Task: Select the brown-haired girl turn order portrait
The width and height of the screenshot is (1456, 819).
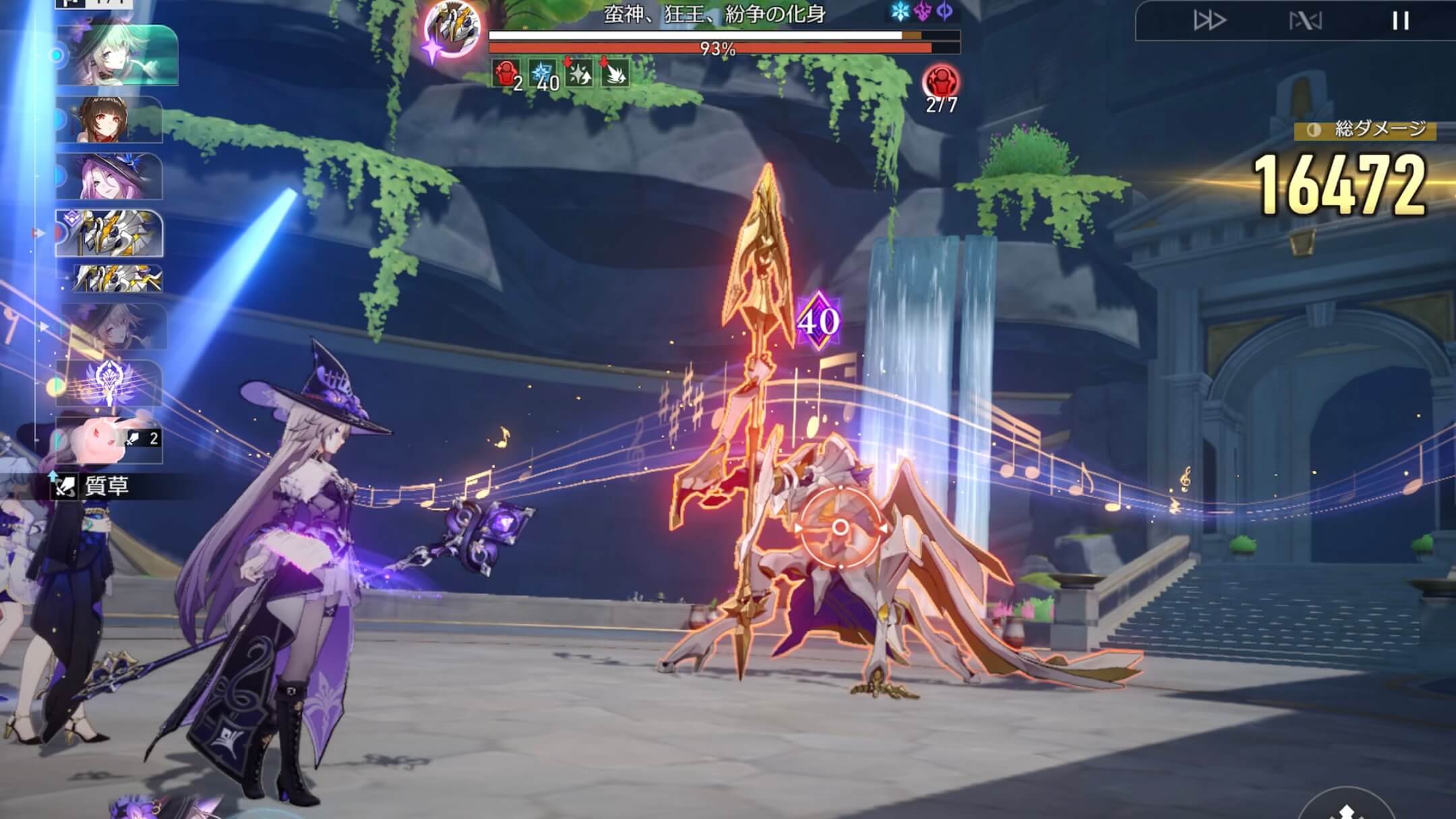Action: (x=109, y=119)
